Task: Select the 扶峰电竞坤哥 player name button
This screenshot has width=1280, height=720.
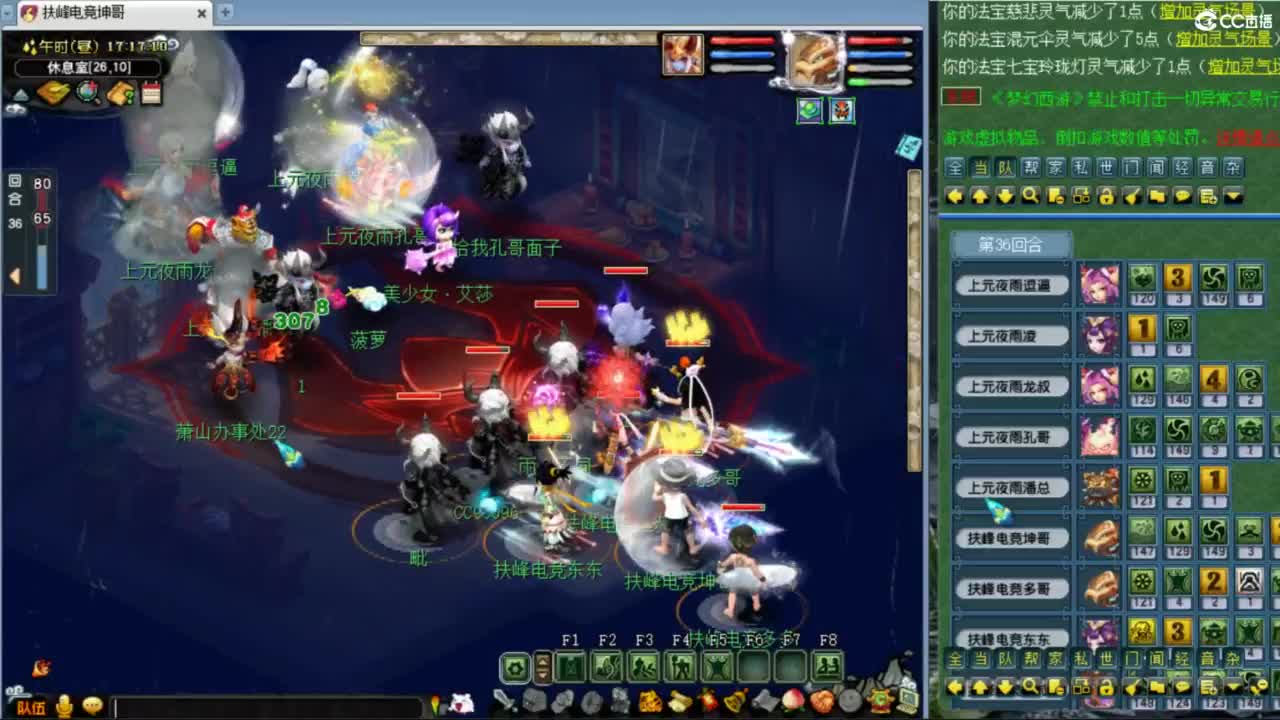Action: pyautogui.click(x=1012, y=537)
